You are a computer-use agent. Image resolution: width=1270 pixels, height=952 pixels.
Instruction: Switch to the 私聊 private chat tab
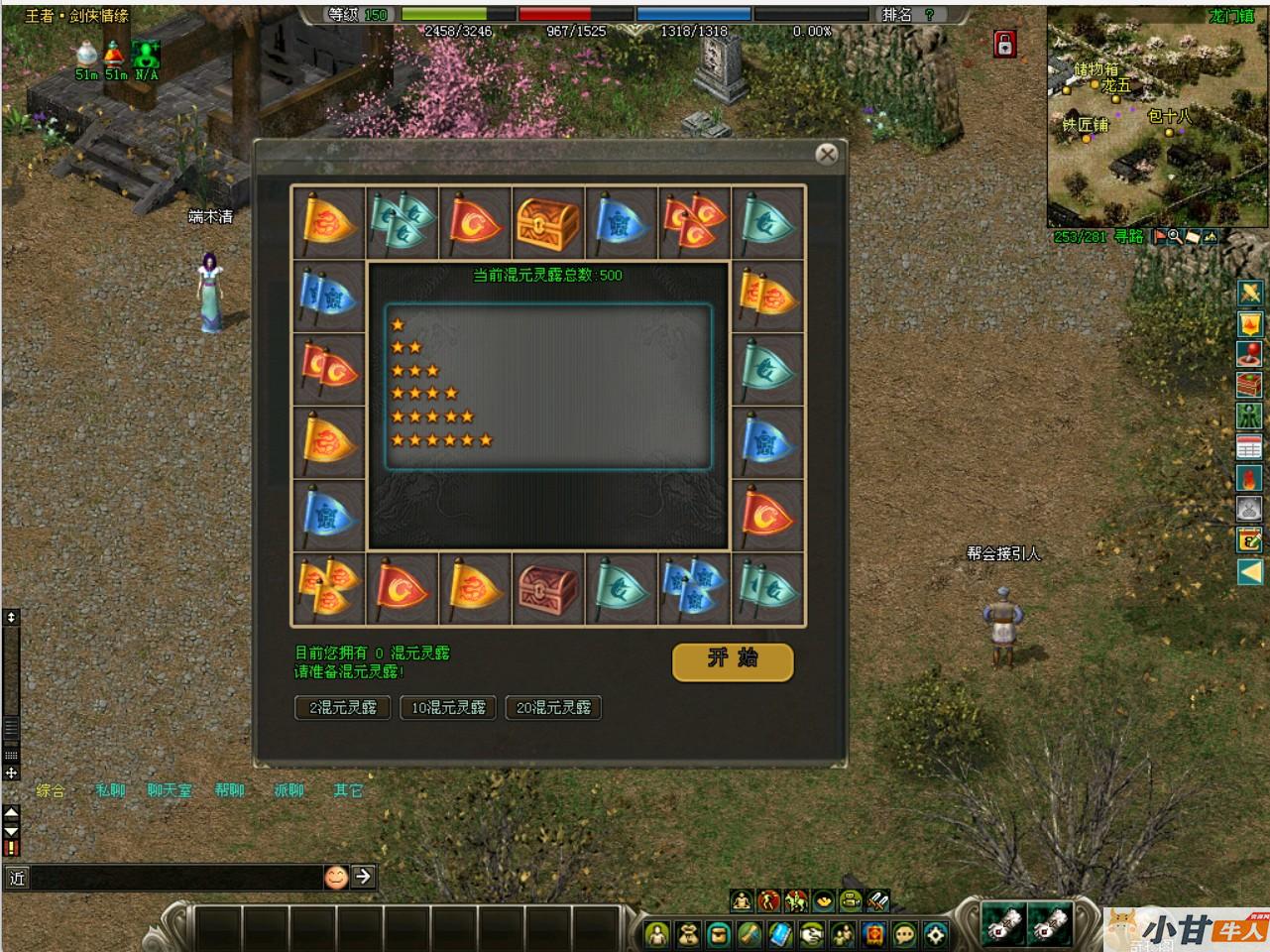(110, 790)
